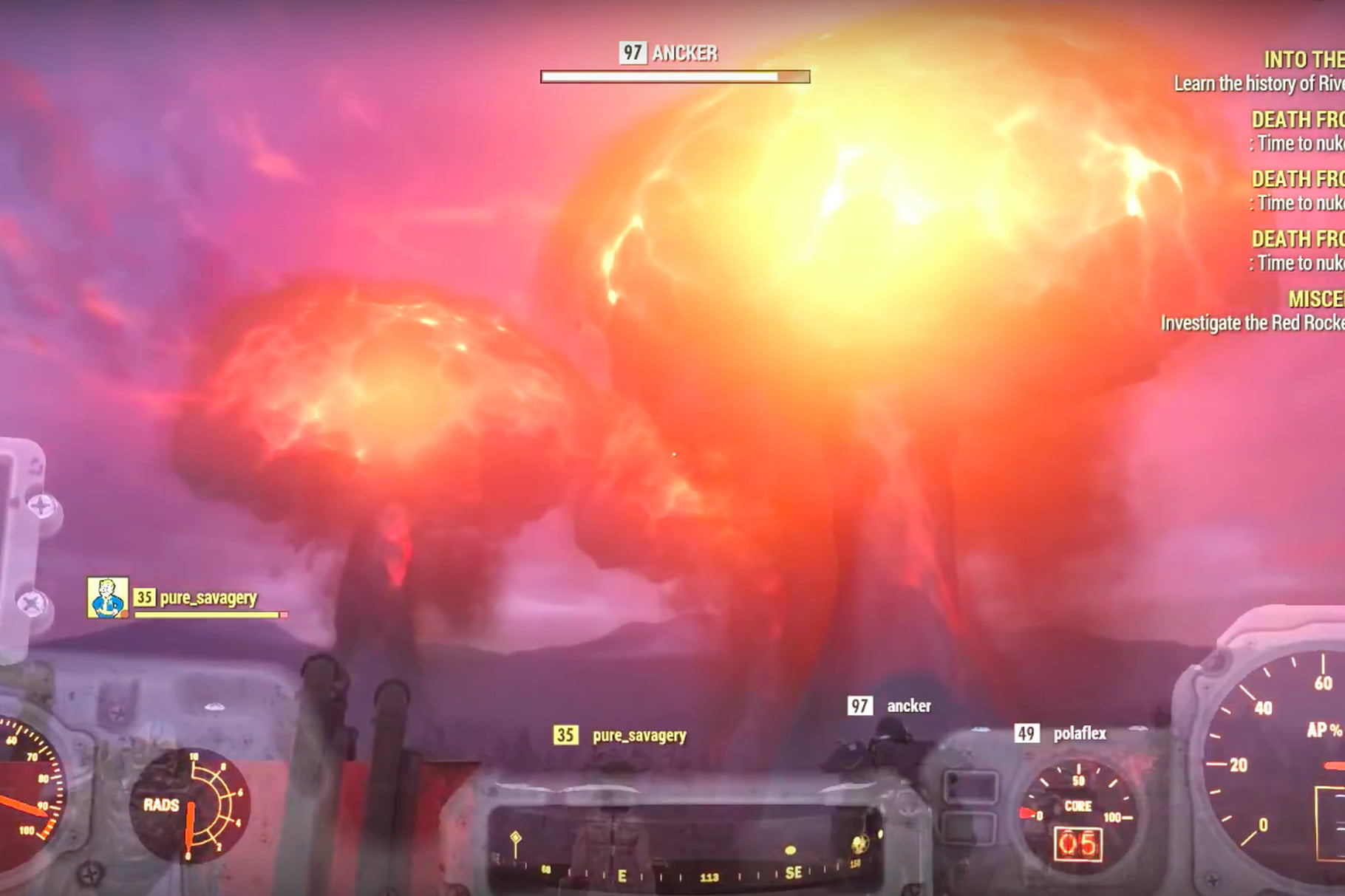Expand the MISCELLANEOUS quest section

[1315, 300]
